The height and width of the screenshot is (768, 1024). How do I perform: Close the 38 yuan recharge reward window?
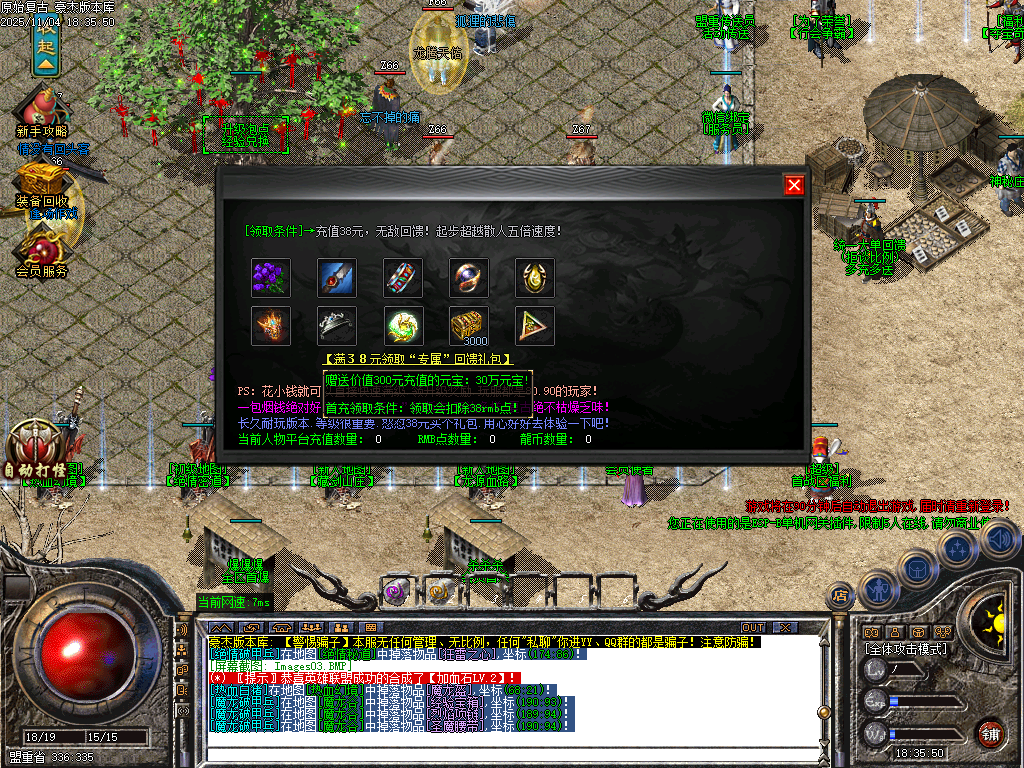click(794, 185)
